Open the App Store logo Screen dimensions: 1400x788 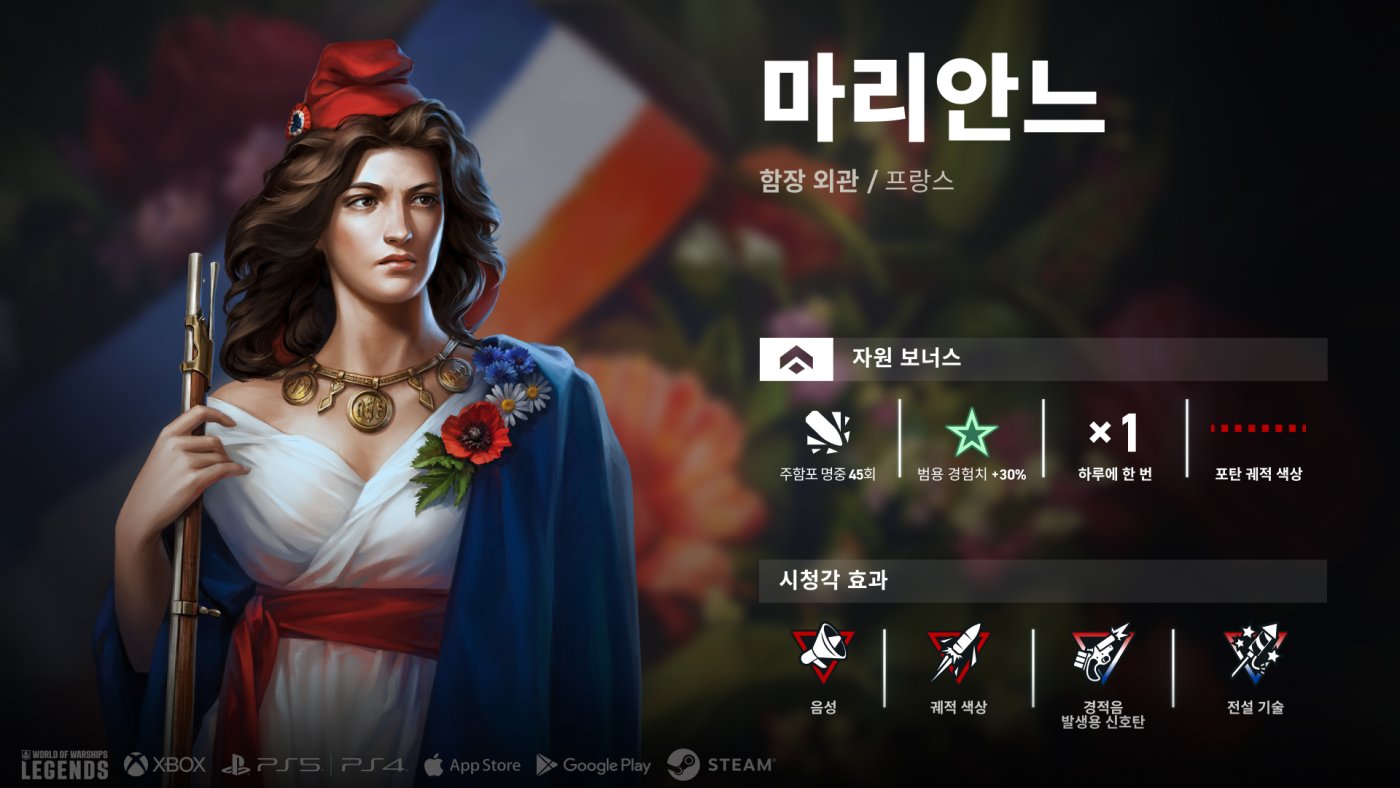472,765
